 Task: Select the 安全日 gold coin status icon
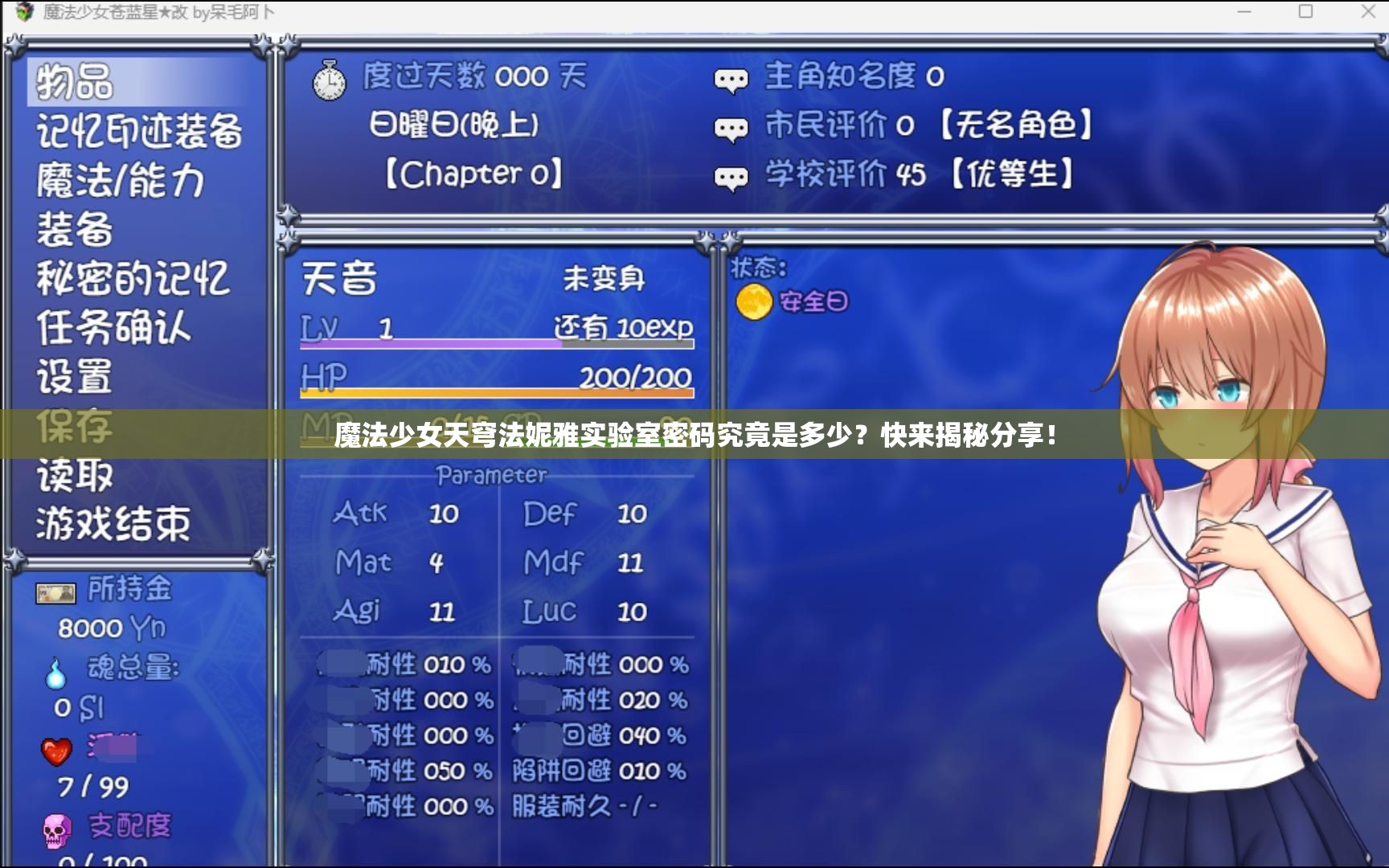click(753, 301)
